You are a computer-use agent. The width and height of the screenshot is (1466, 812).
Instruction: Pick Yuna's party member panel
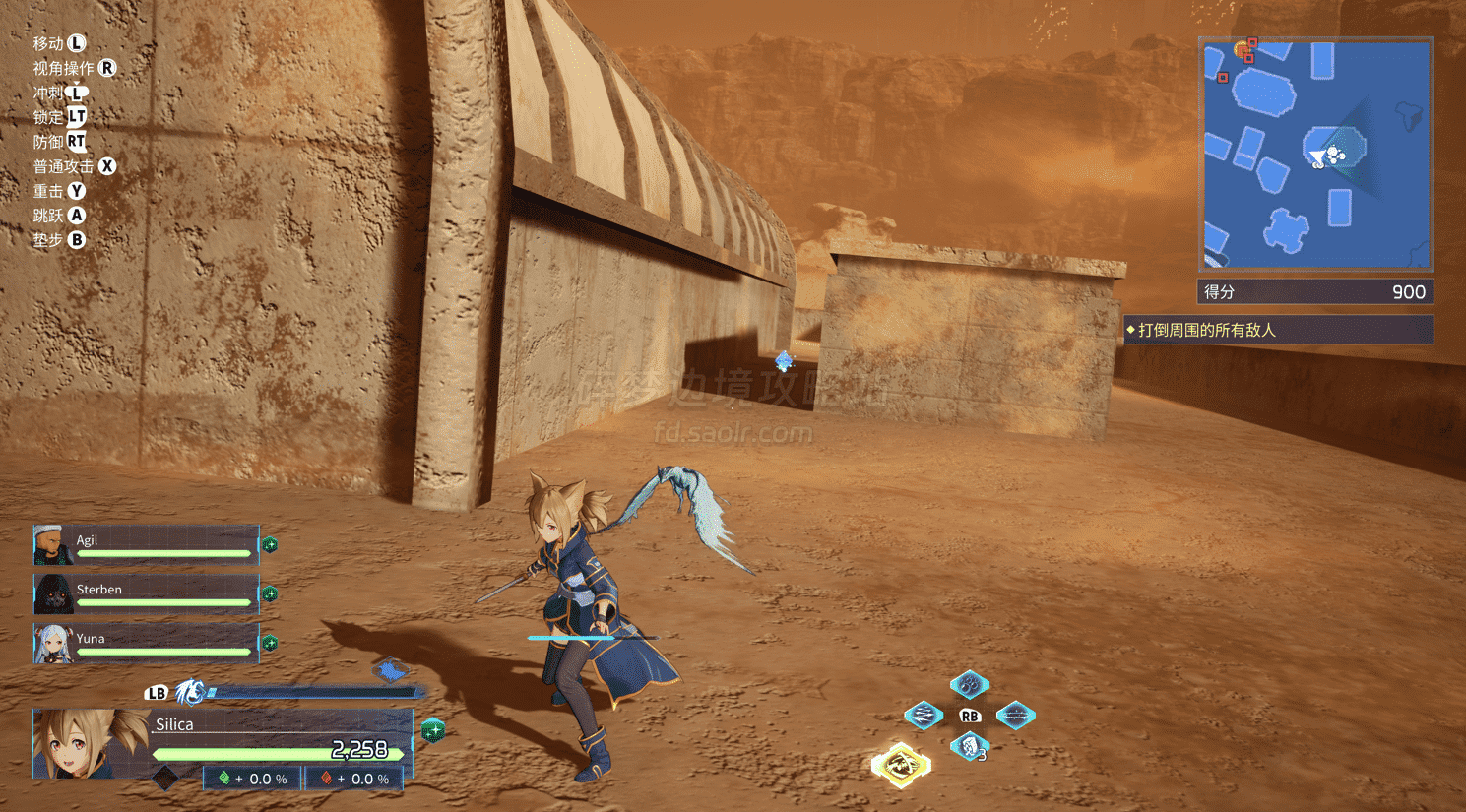147,644
